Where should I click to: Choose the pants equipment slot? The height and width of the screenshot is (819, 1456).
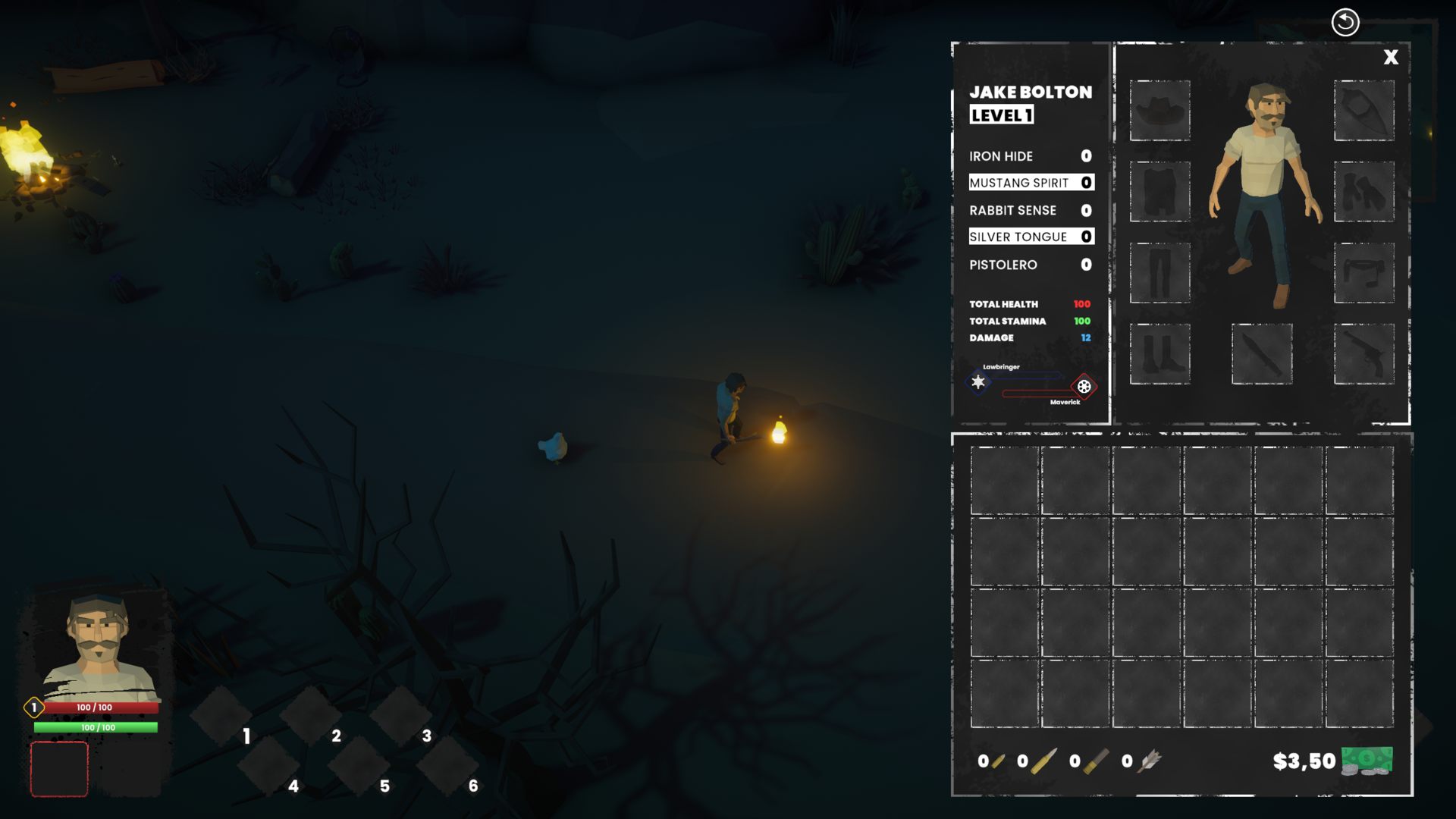(x=1159, y=273)
